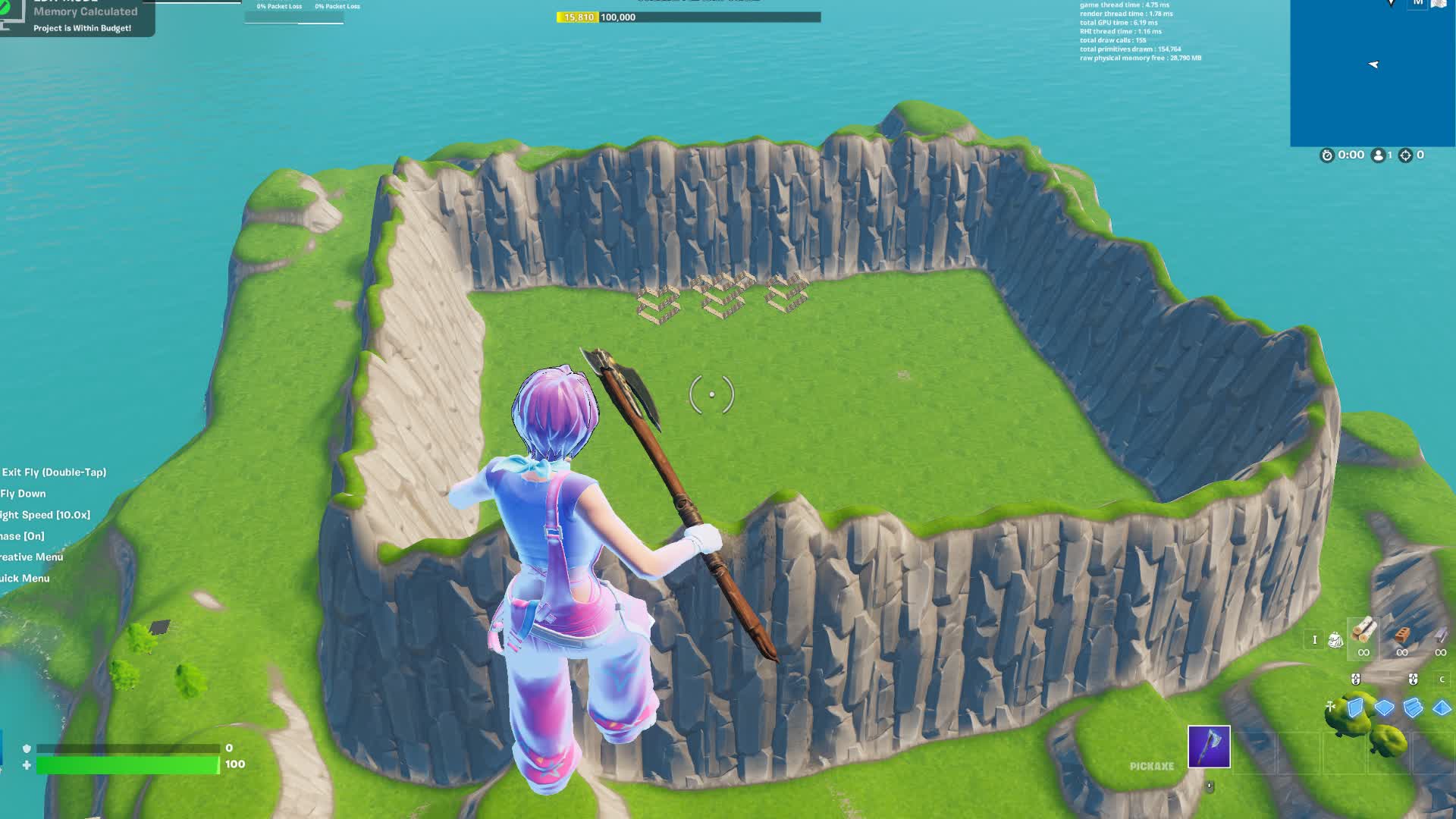Select the stairs build piece icon

1412,708
